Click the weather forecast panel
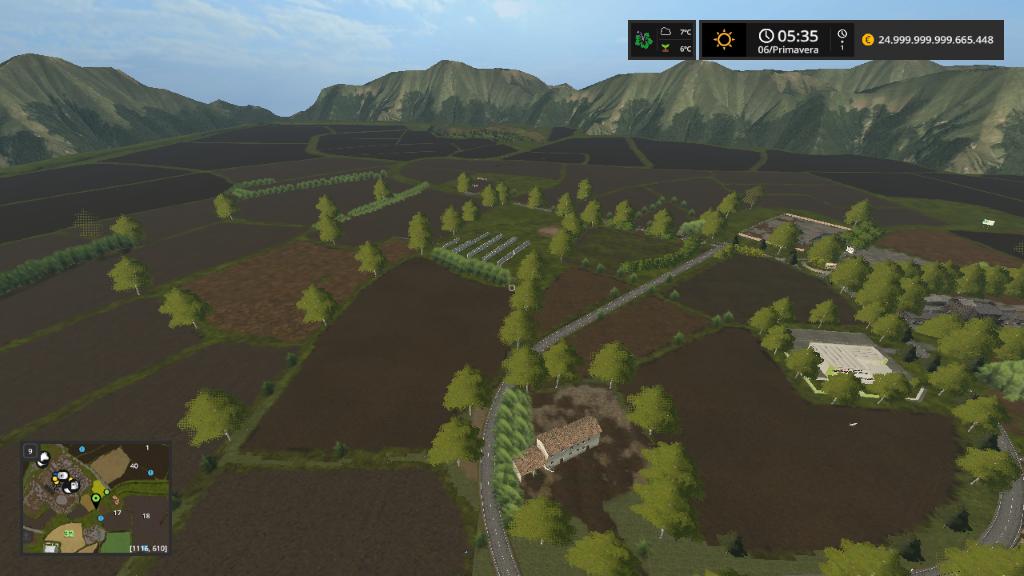 (x=662, y=40)
